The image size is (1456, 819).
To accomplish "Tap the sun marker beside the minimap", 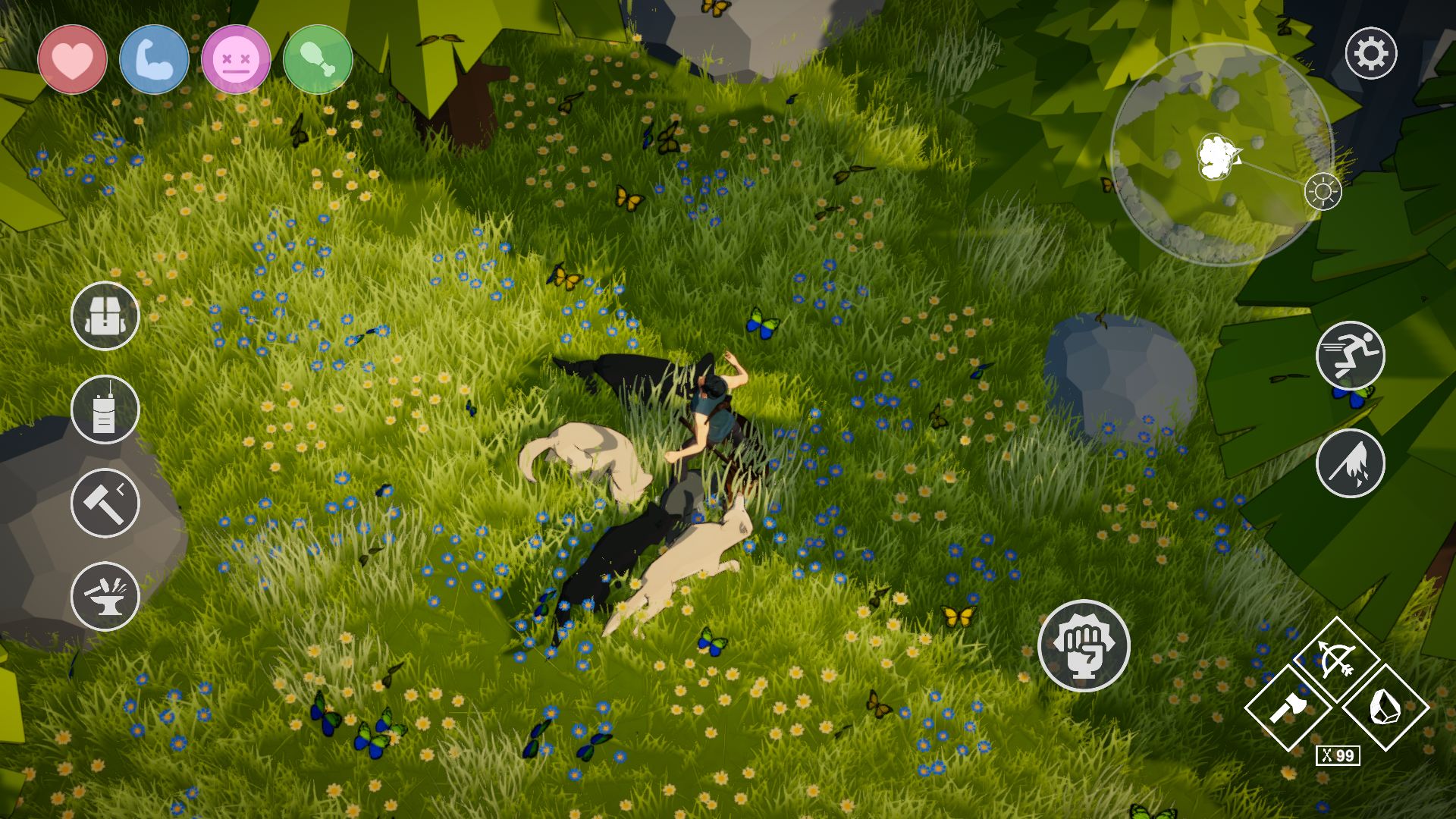I will [x=1323, y=191].
